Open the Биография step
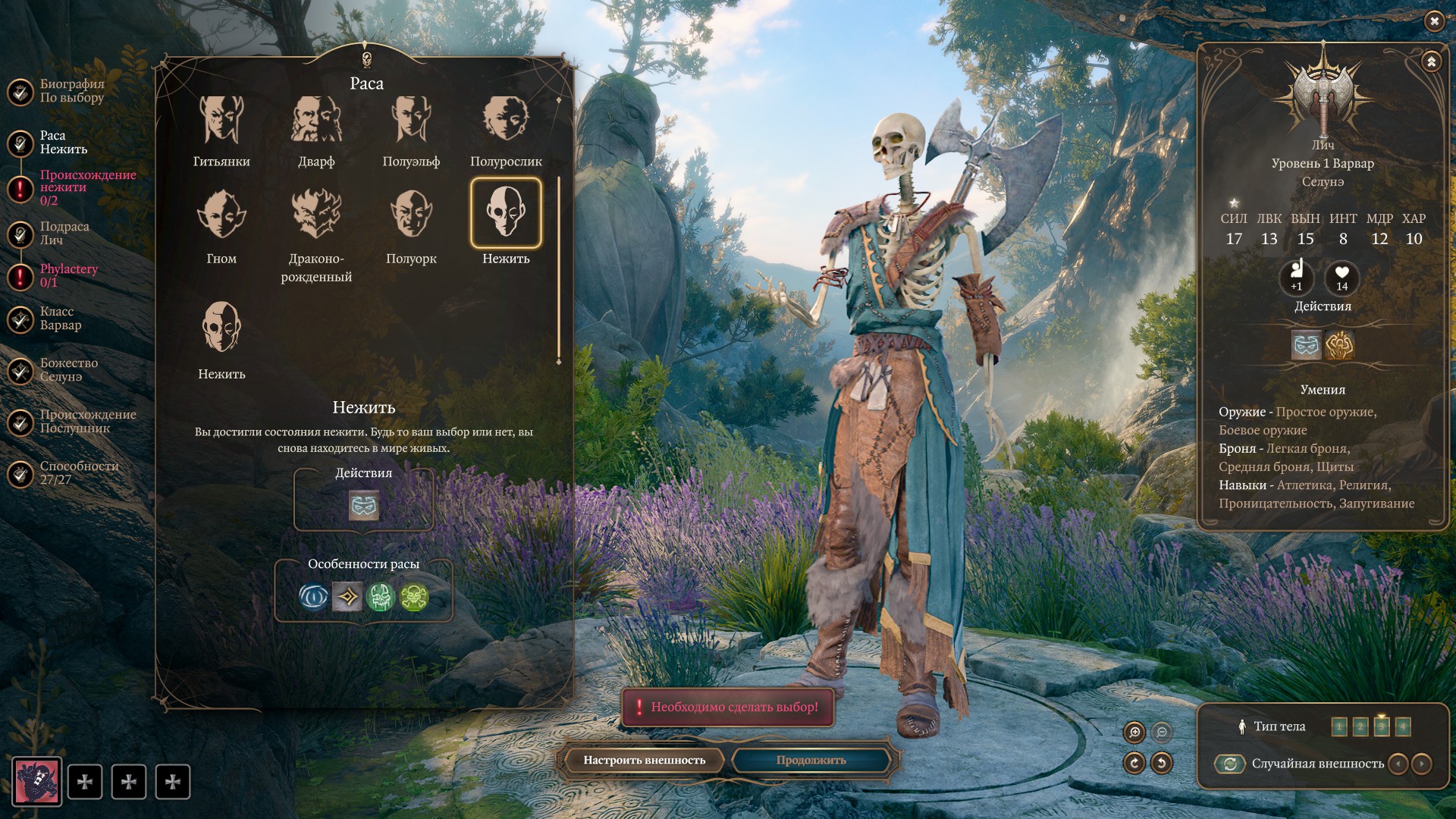1456x819 pixels. (x=71, y=91)
